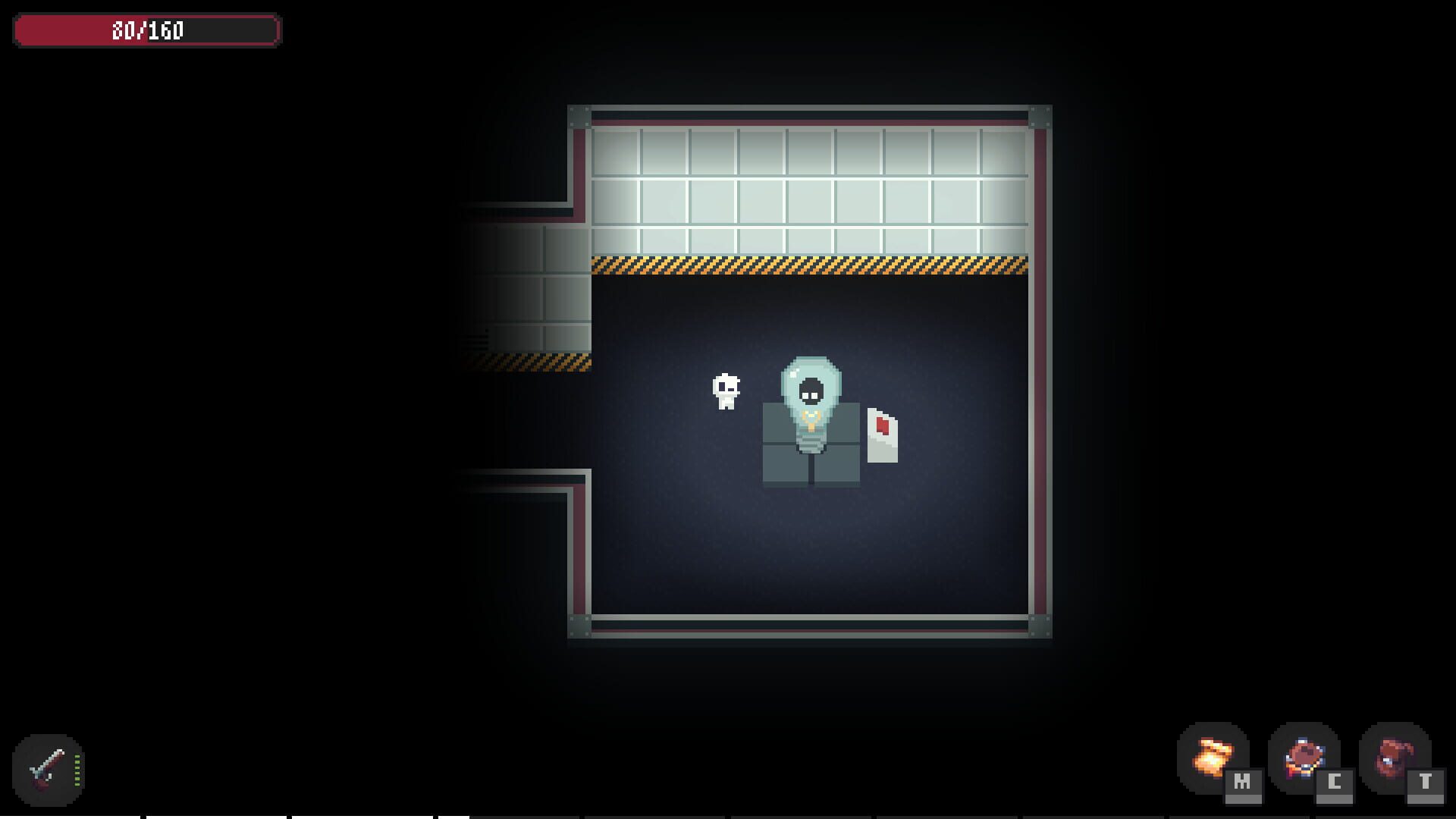Click the thin bar along screen bottom
The width and height of the screenshot is (1456, 819).
728,815
